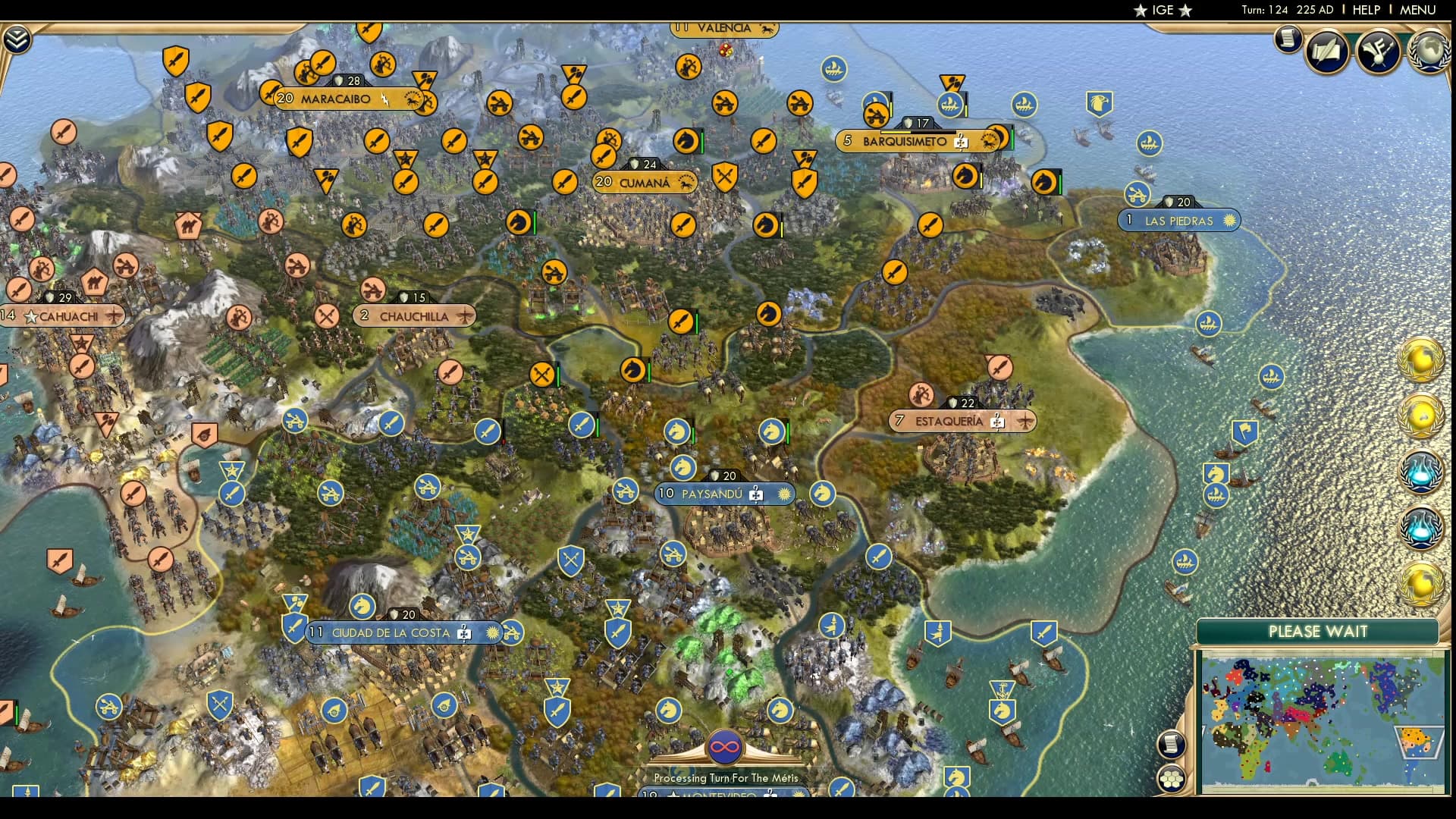Open the HELP panel

click(1364, 10)
